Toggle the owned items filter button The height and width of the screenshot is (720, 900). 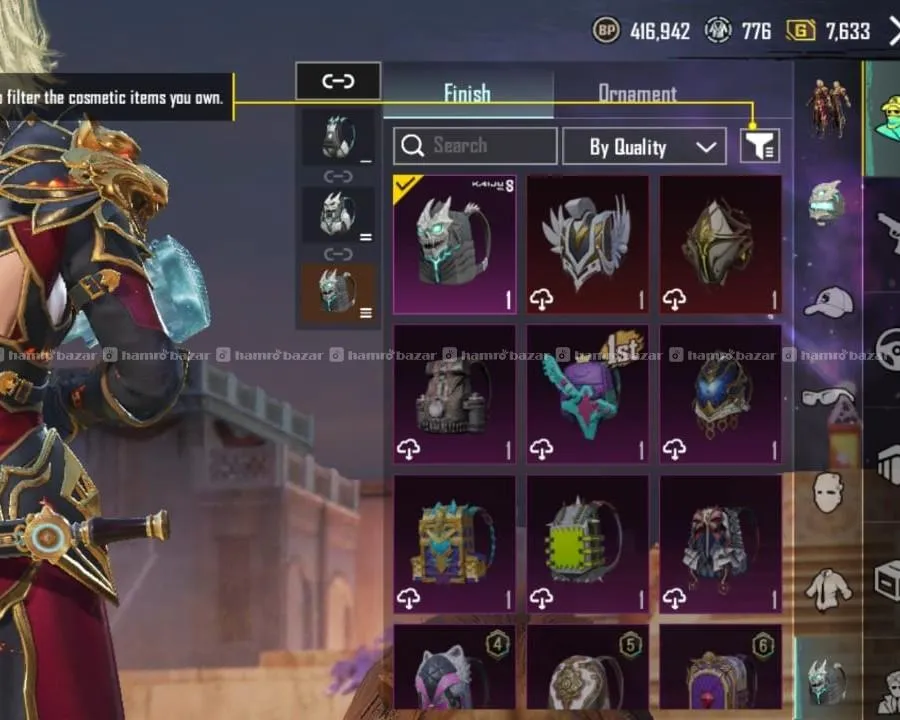pyautogui.click(x=759, y=146)
